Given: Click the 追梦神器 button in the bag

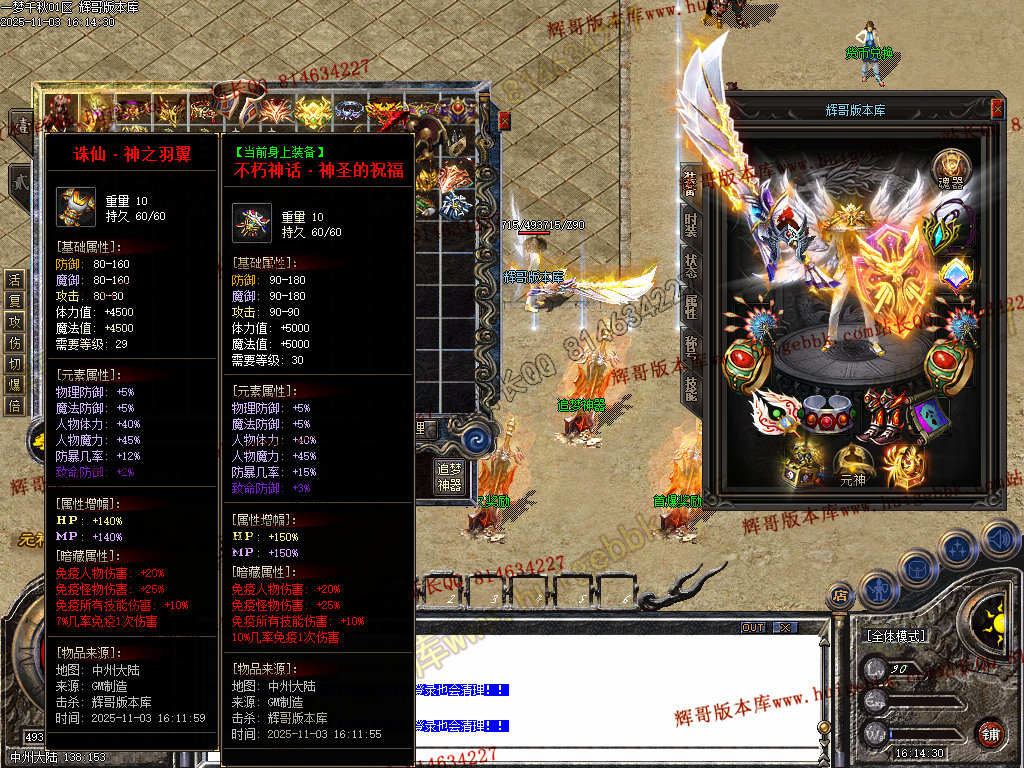Looking at the screenshot, I should [x=450, y=477].
